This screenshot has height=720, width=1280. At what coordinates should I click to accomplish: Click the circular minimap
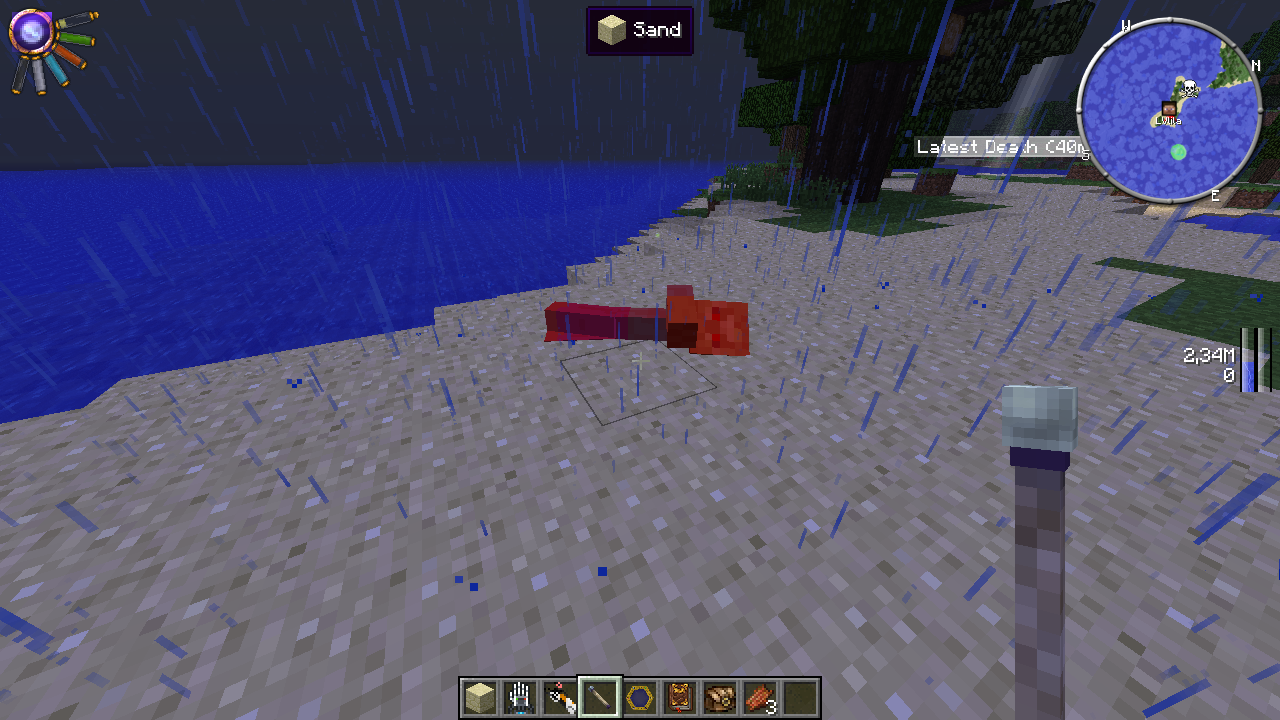pos(1168,112)
